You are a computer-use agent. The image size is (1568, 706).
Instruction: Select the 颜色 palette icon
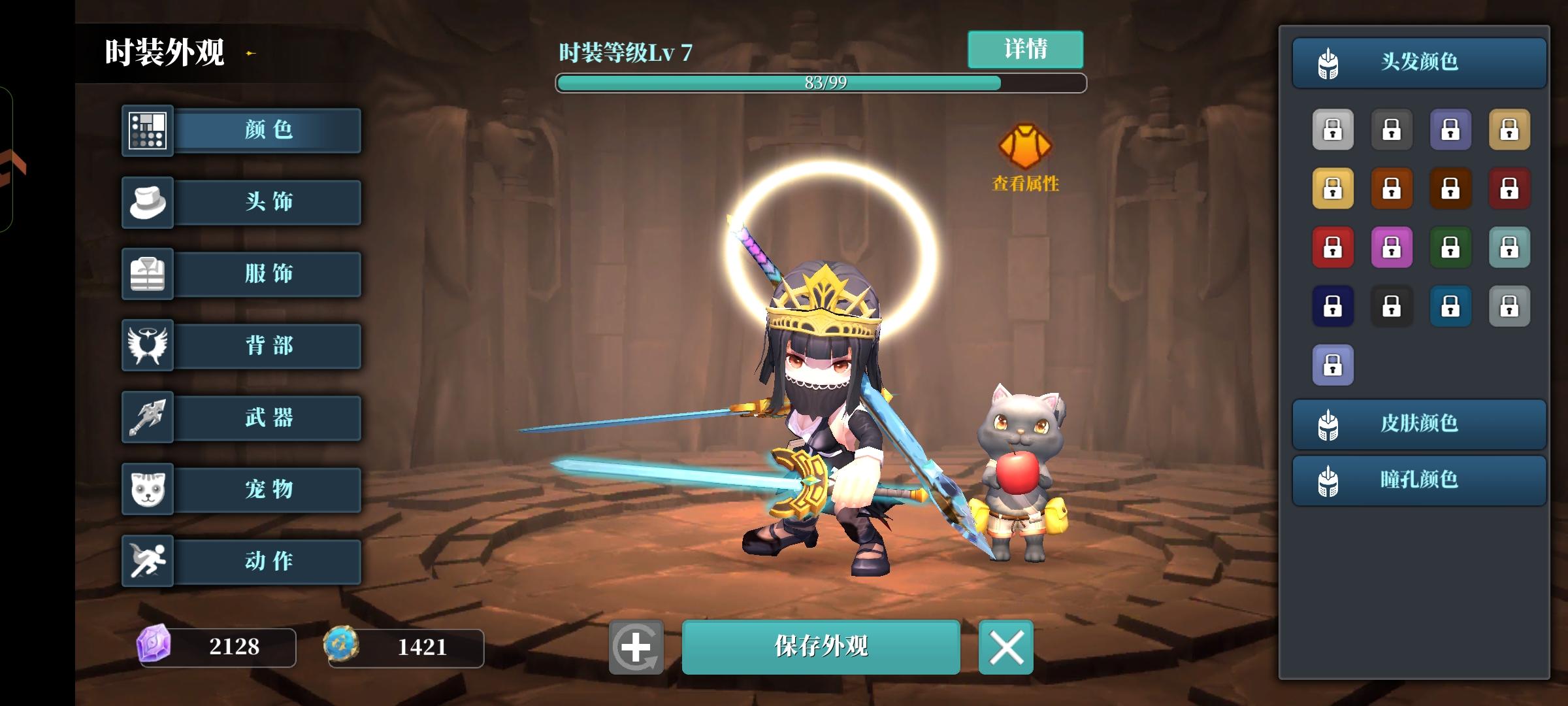pos(147,130)
